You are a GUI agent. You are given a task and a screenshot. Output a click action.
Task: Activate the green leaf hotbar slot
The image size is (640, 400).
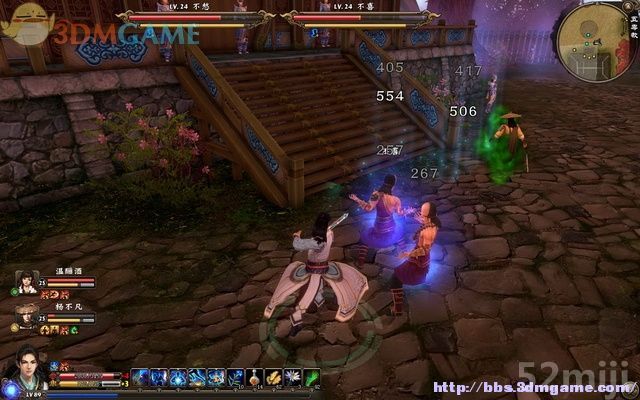pyautogui.click(x=311, y=377)
